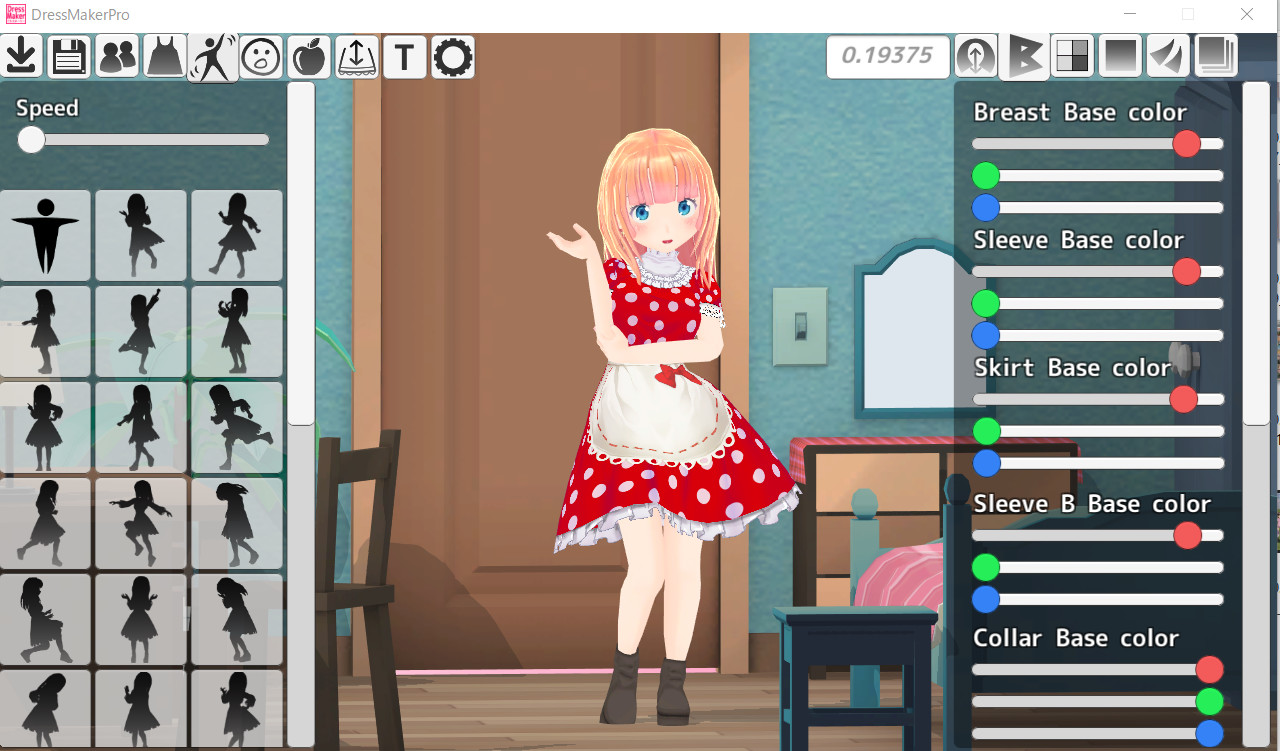Image resolution: width=1280 pixels, height=751 pixels.
Task: Select the Text tool
Action: 404,57
